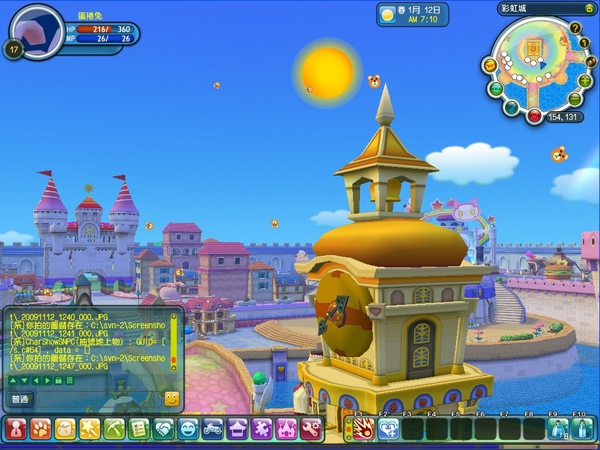Open the pet menu with the paw print icon
Screen dimensions: 600x450
[x=40, y=429]
